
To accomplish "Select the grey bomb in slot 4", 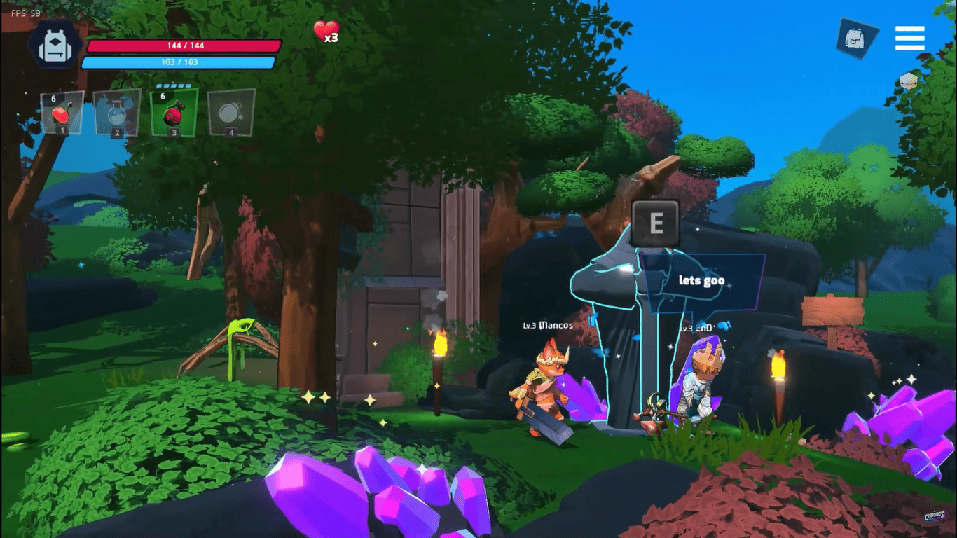I will coord(230,113).
